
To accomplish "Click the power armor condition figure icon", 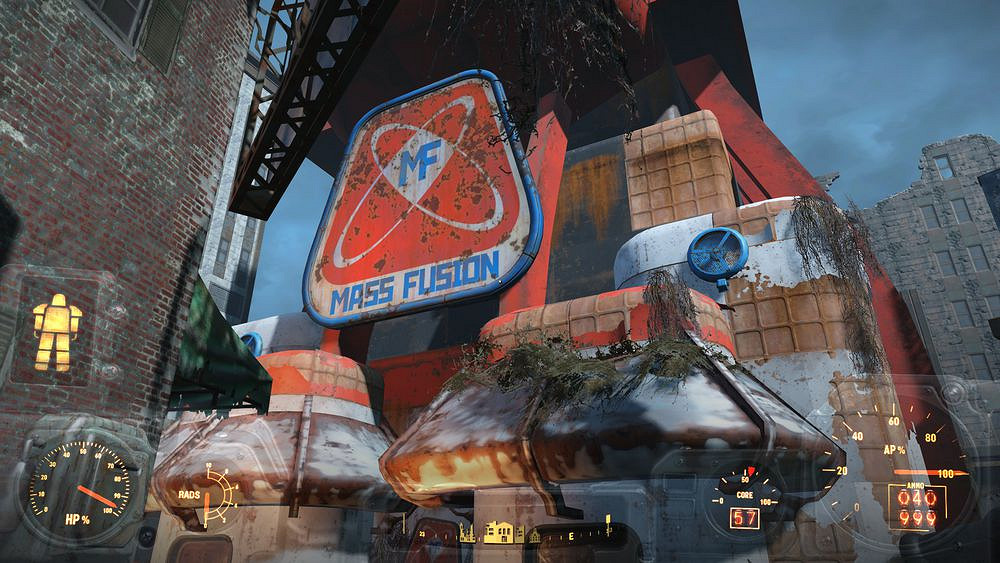I will (57, 331).
